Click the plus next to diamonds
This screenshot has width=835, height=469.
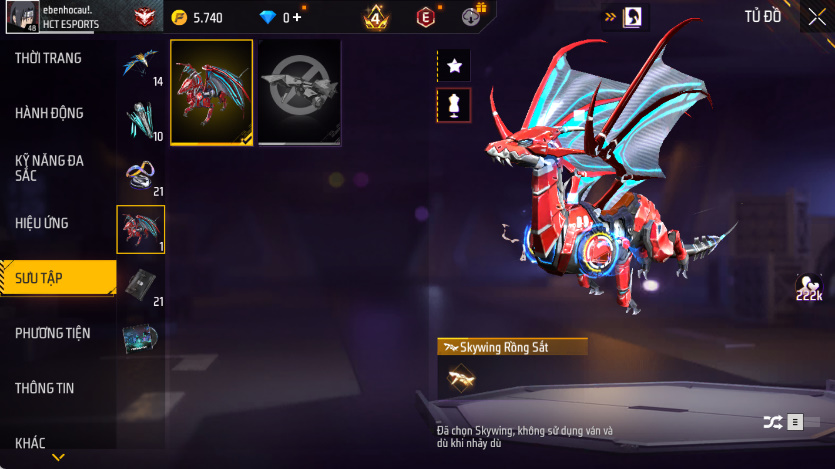pos(296,17)
